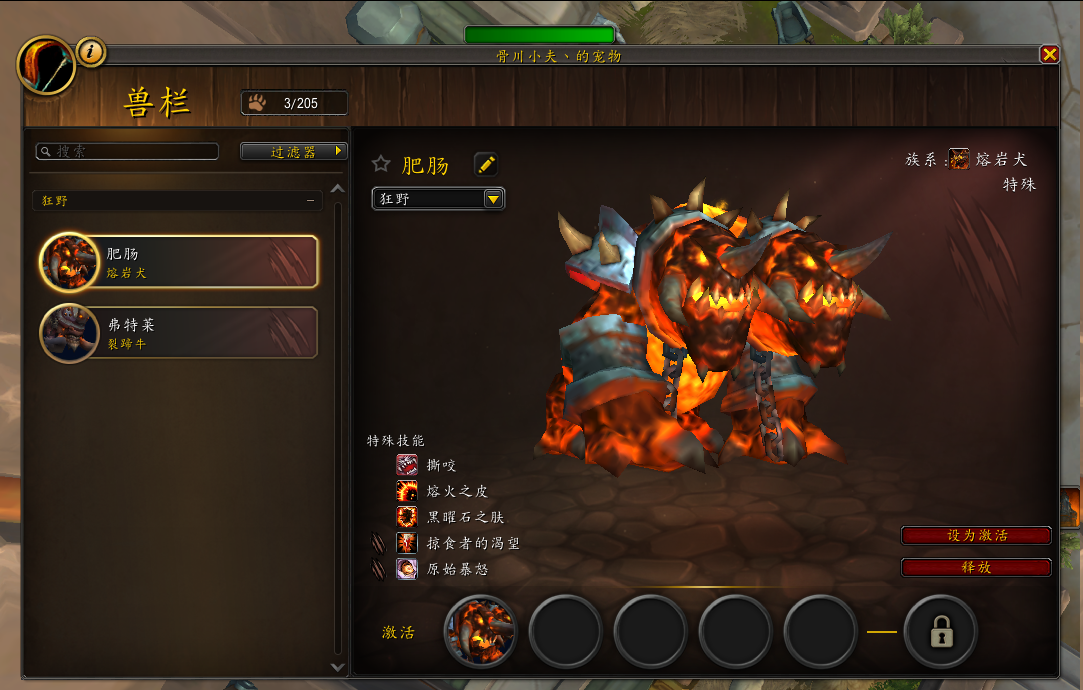Click the 掠食者的渴望 ability icon
Image resolution: width=1083 pixels, height=690 pixels.
pyautogui.click(x=407, y=543)
